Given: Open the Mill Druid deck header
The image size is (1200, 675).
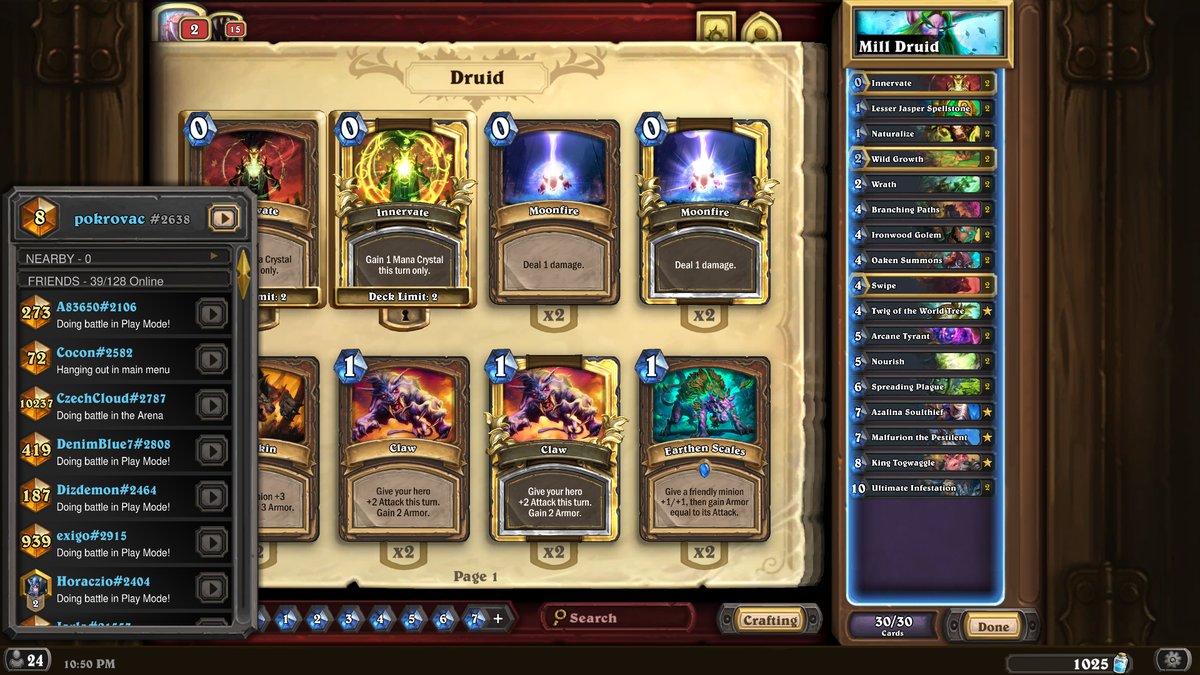Looking at the screenshot, I should coord(927,34).
